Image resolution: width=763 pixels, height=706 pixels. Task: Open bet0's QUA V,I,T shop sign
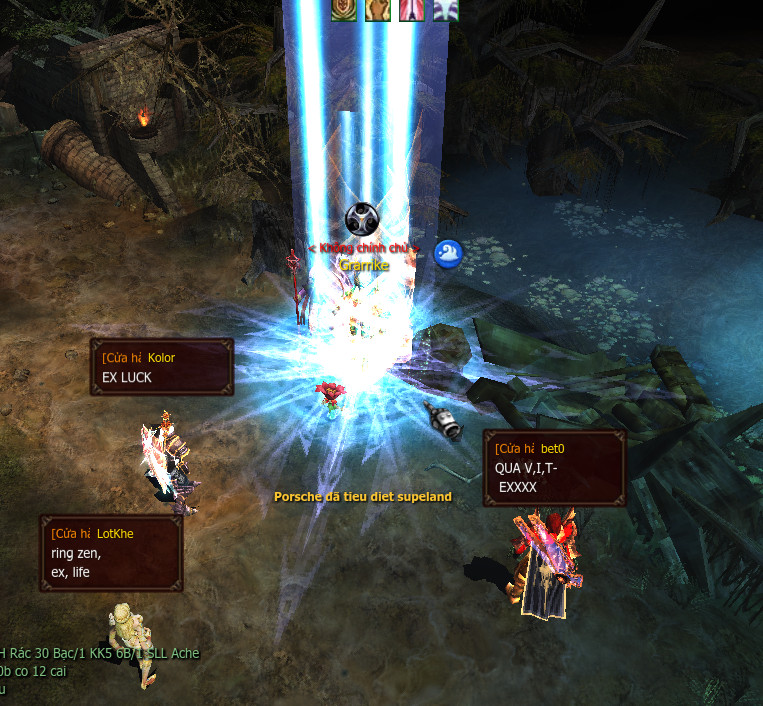(x=554, y=468)
